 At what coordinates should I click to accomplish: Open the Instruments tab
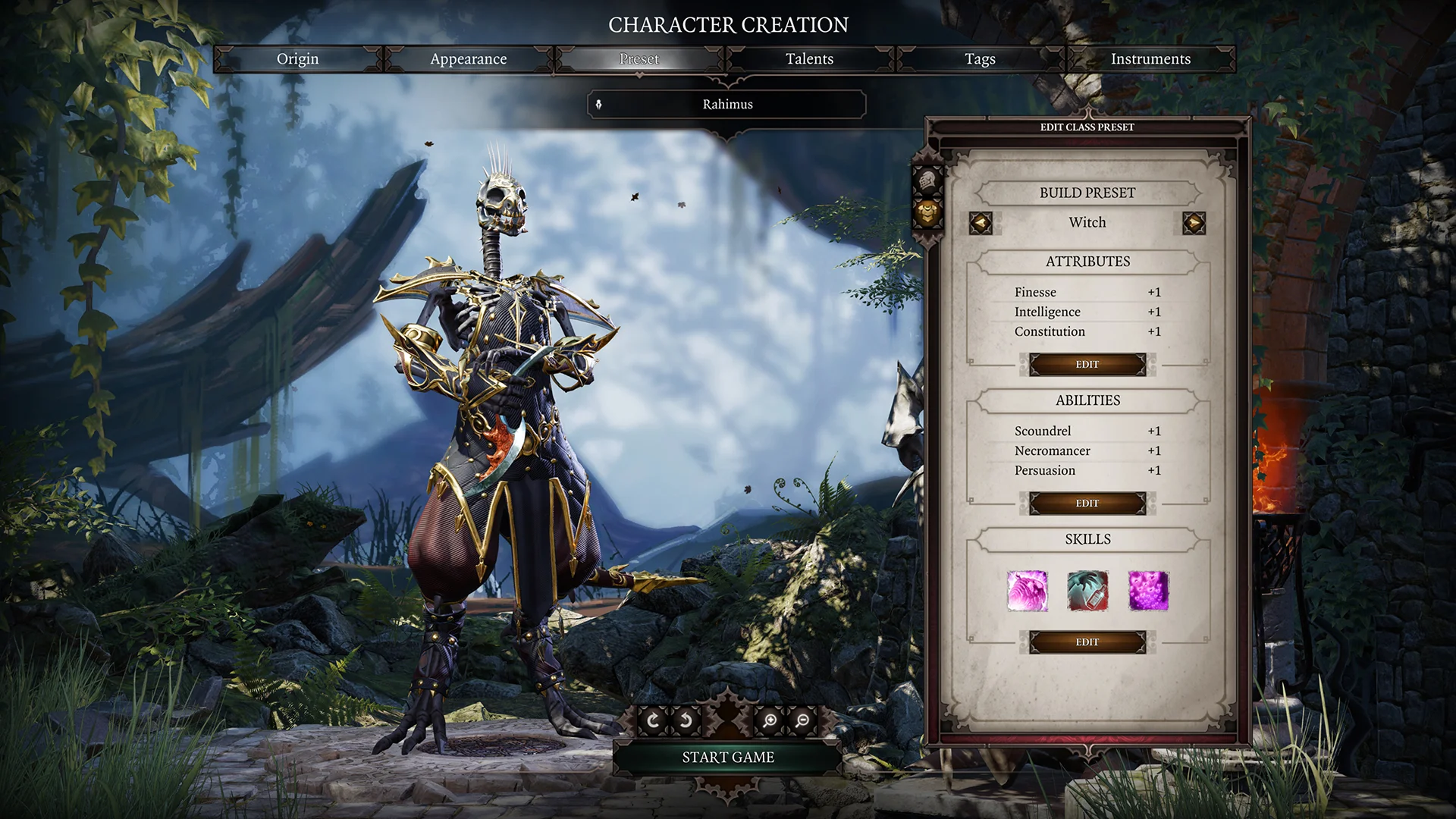[1151, 58]
